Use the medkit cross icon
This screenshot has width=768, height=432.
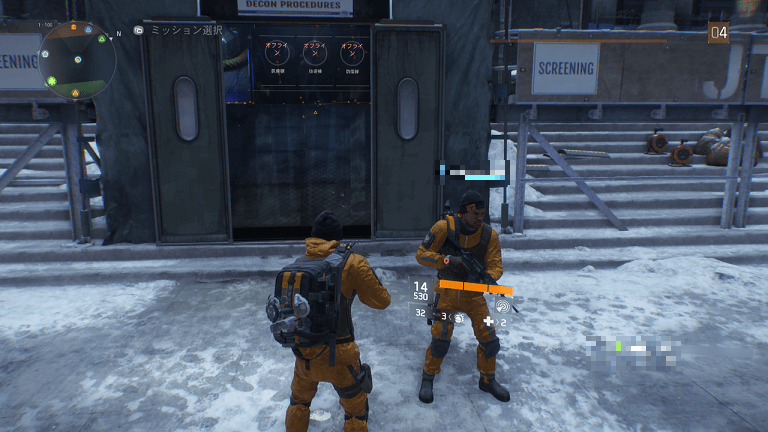pos(488,322)
